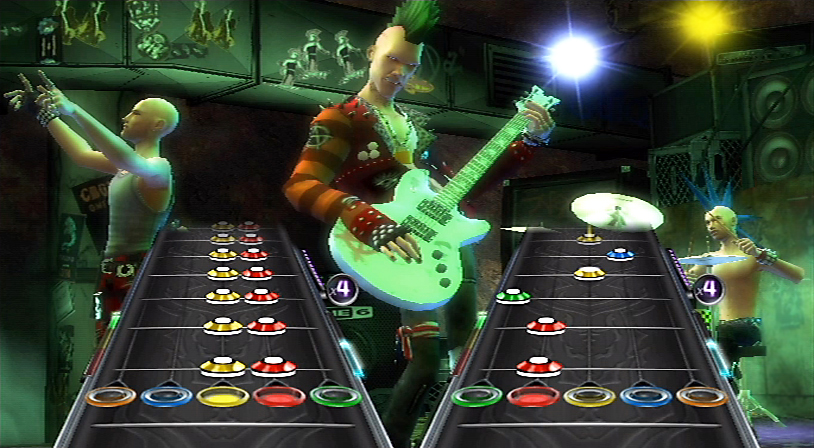The height and width of the screenshot is (448, 814).
Task: Strike player two's yellow fret button
Action: click(x=589, y=396)
